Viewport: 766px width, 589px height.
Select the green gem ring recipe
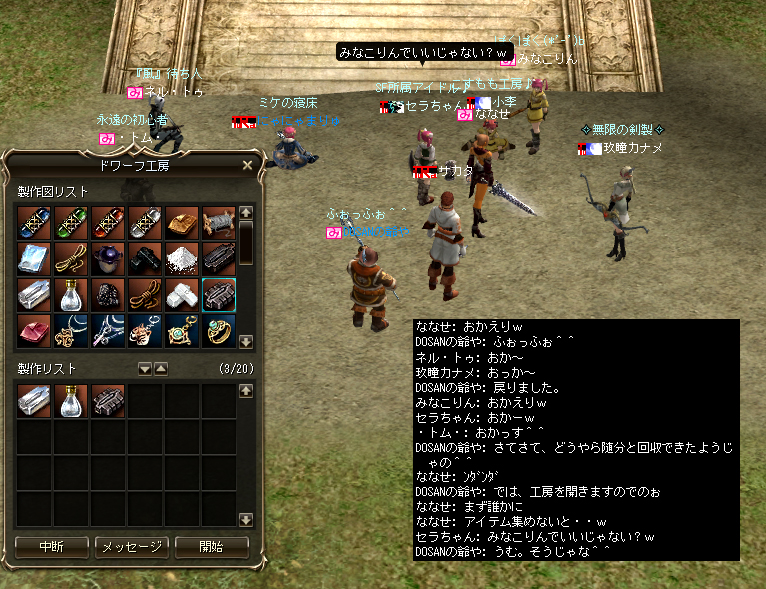pos(218,332)
